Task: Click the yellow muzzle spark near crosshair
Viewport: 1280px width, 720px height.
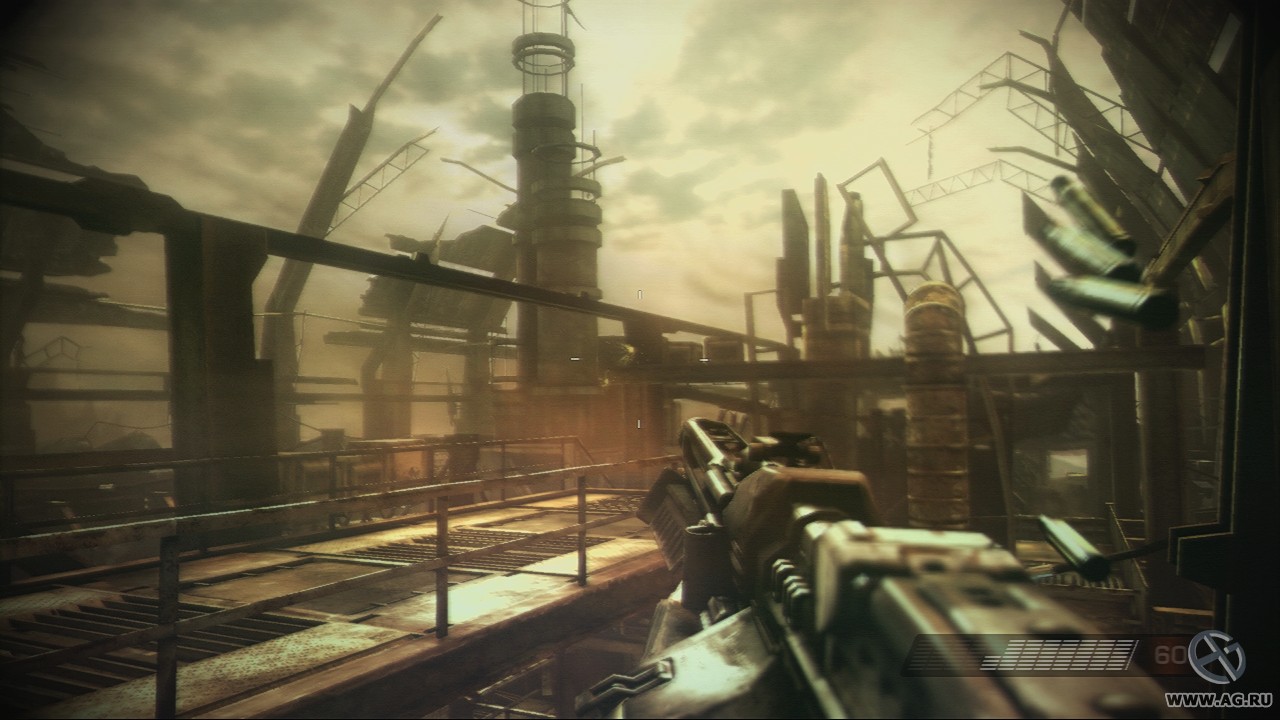Action: click(x=630, y=351)
